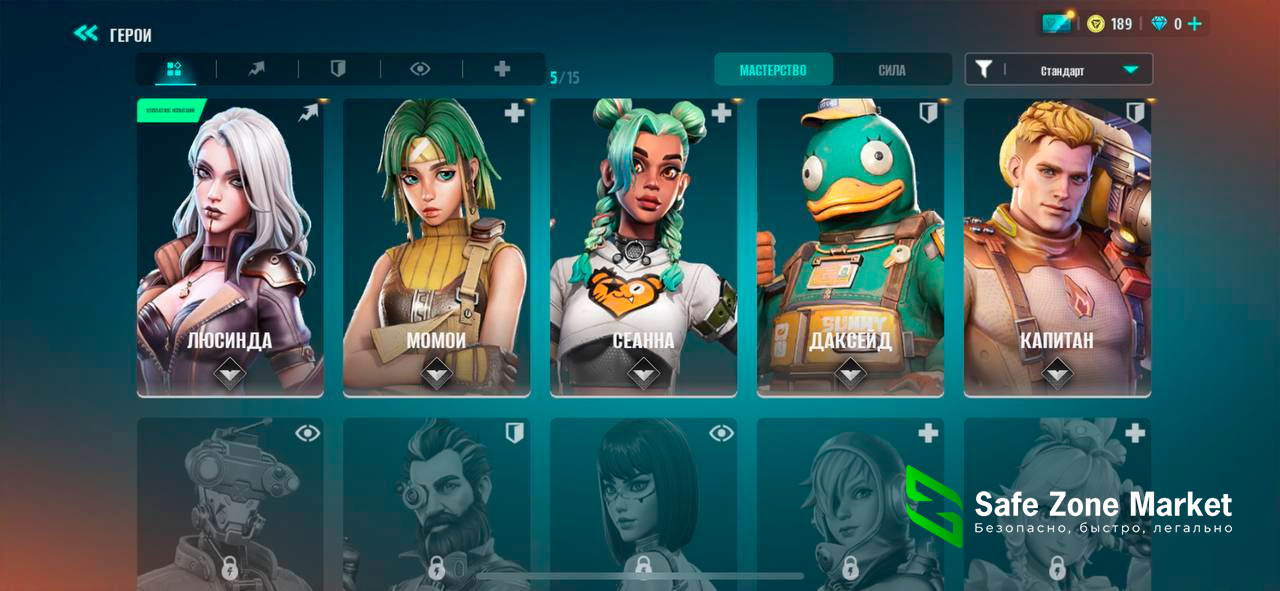Open the ticket pass icon beside the coins
Image resolution: width=1280 pixels, height=591 pixels.
(1056, 23)
